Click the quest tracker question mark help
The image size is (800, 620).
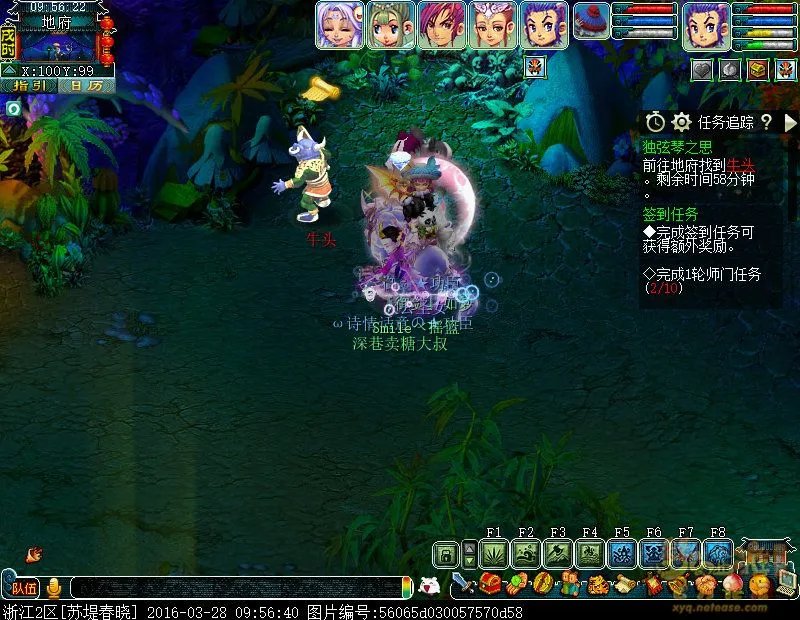pyautogui.click(x=766, y=122)
